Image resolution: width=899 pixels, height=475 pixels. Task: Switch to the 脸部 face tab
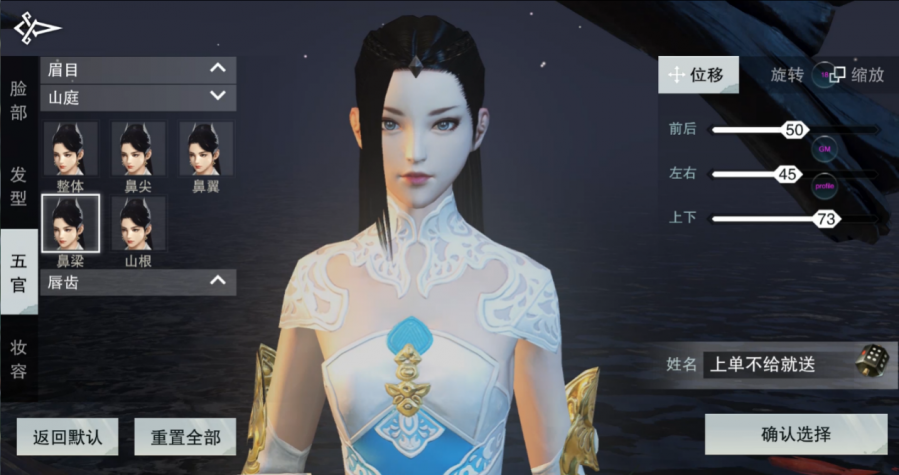tap(18, 100)
